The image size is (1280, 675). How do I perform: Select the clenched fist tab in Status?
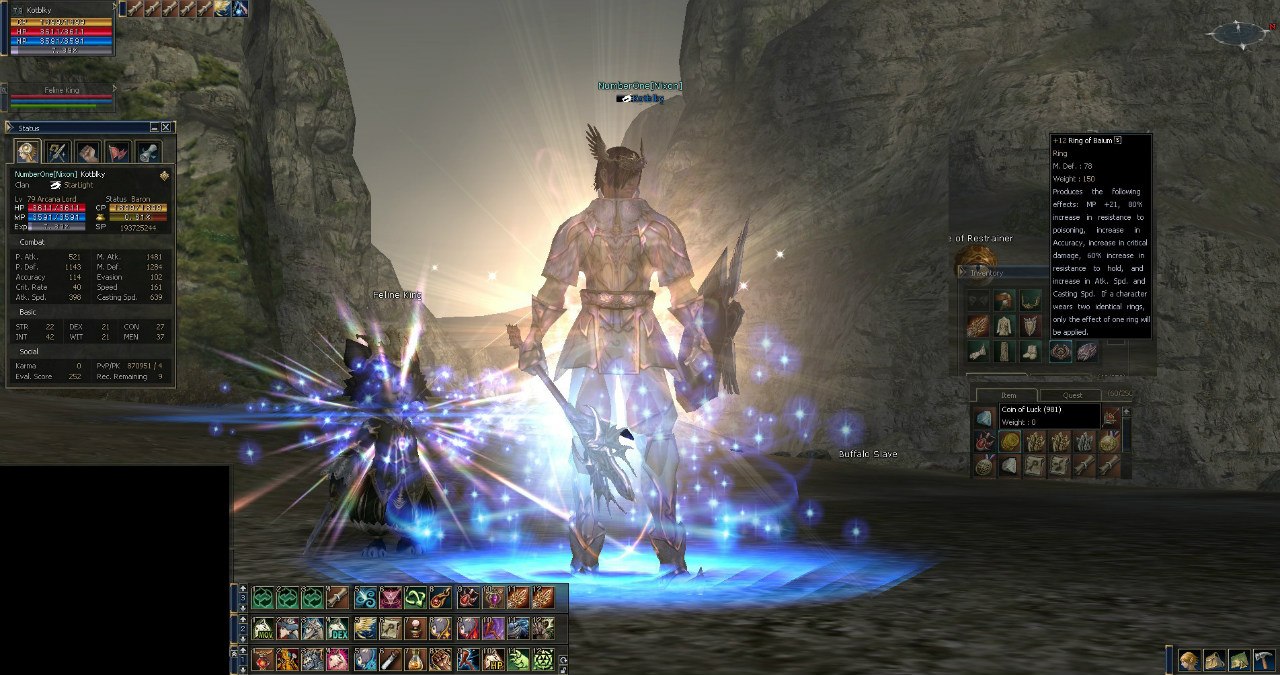[x=89, y=152]
